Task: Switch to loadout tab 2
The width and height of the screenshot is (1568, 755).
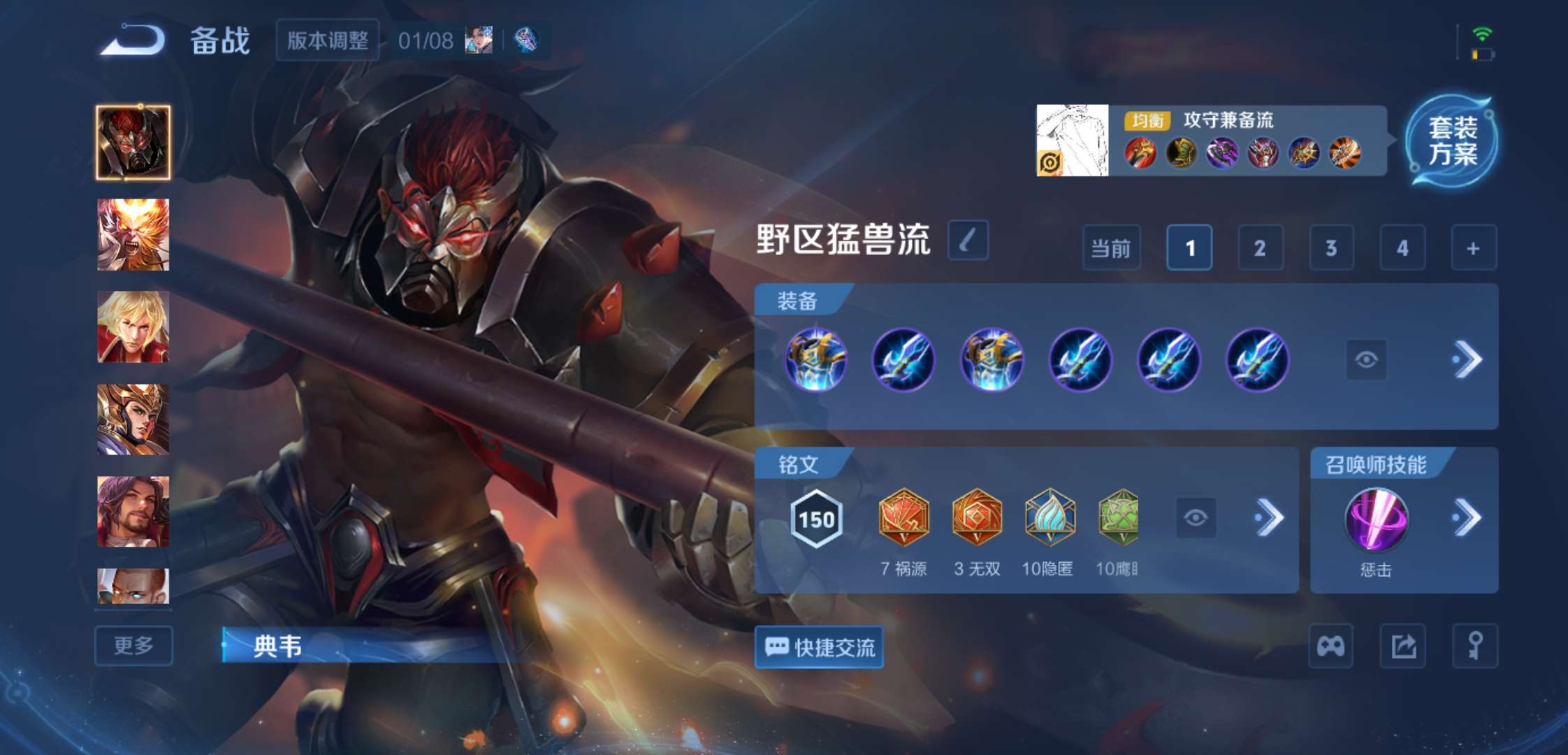Action: pos(1259,247)
